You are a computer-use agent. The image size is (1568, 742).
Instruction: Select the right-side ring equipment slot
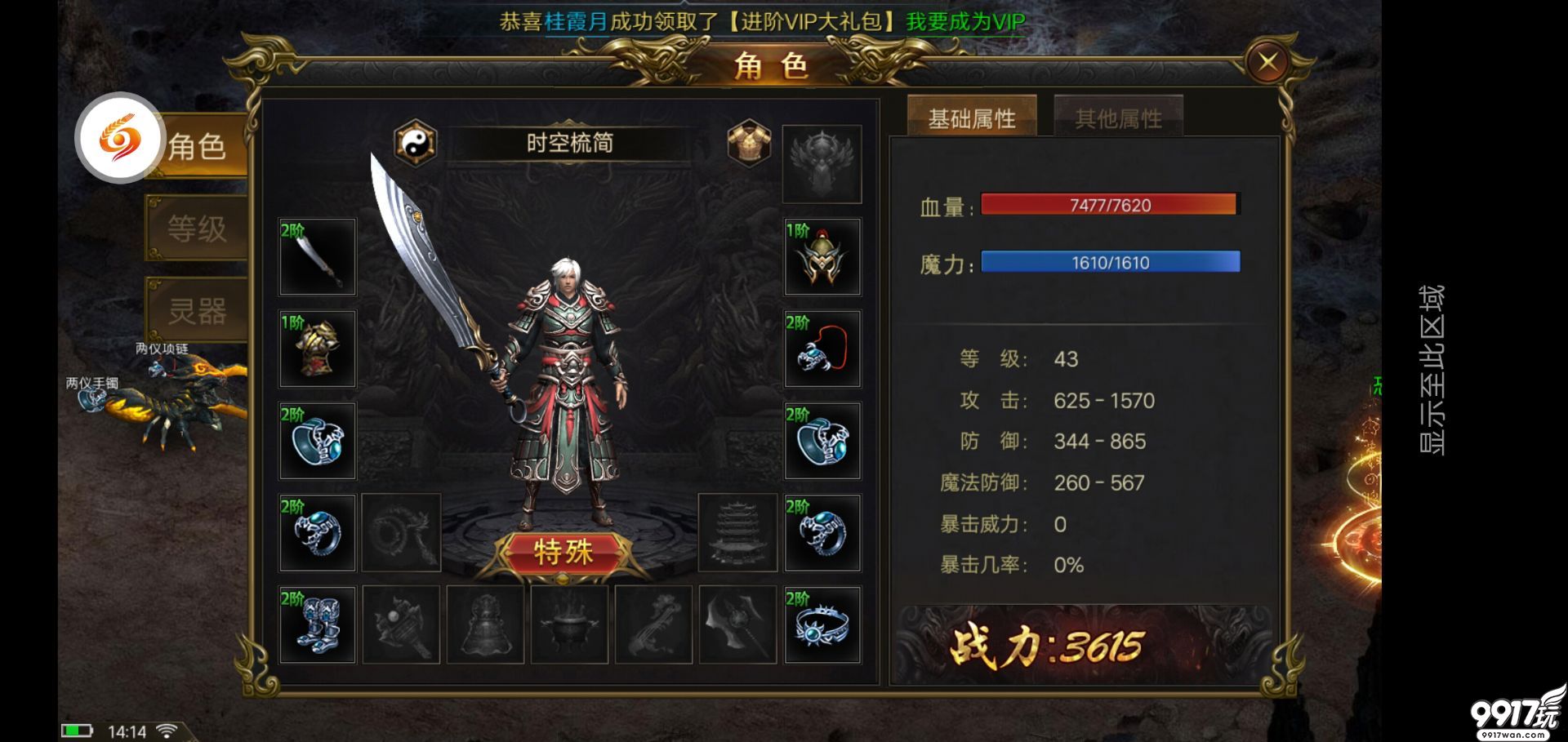821,532
